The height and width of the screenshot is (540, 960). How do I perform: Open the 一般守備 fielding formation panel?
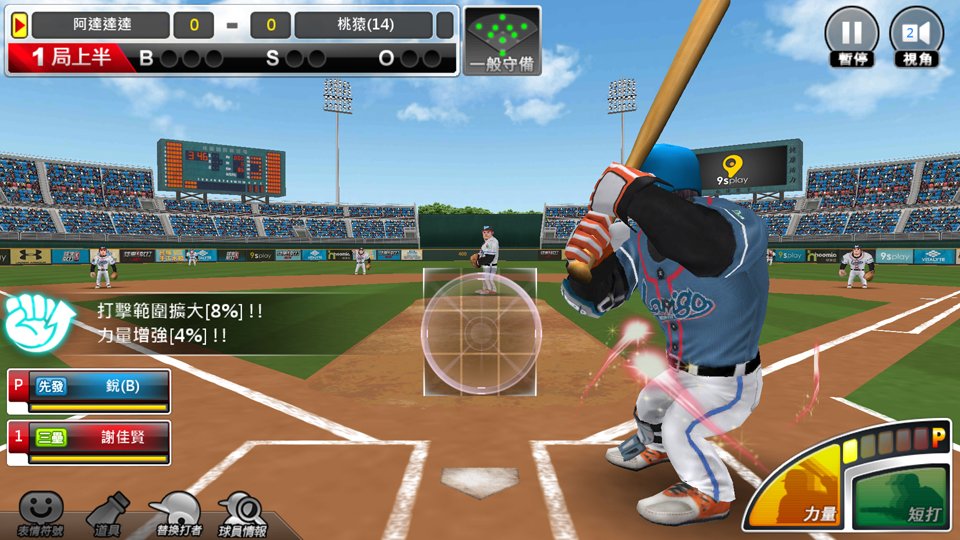pos(502,41)
